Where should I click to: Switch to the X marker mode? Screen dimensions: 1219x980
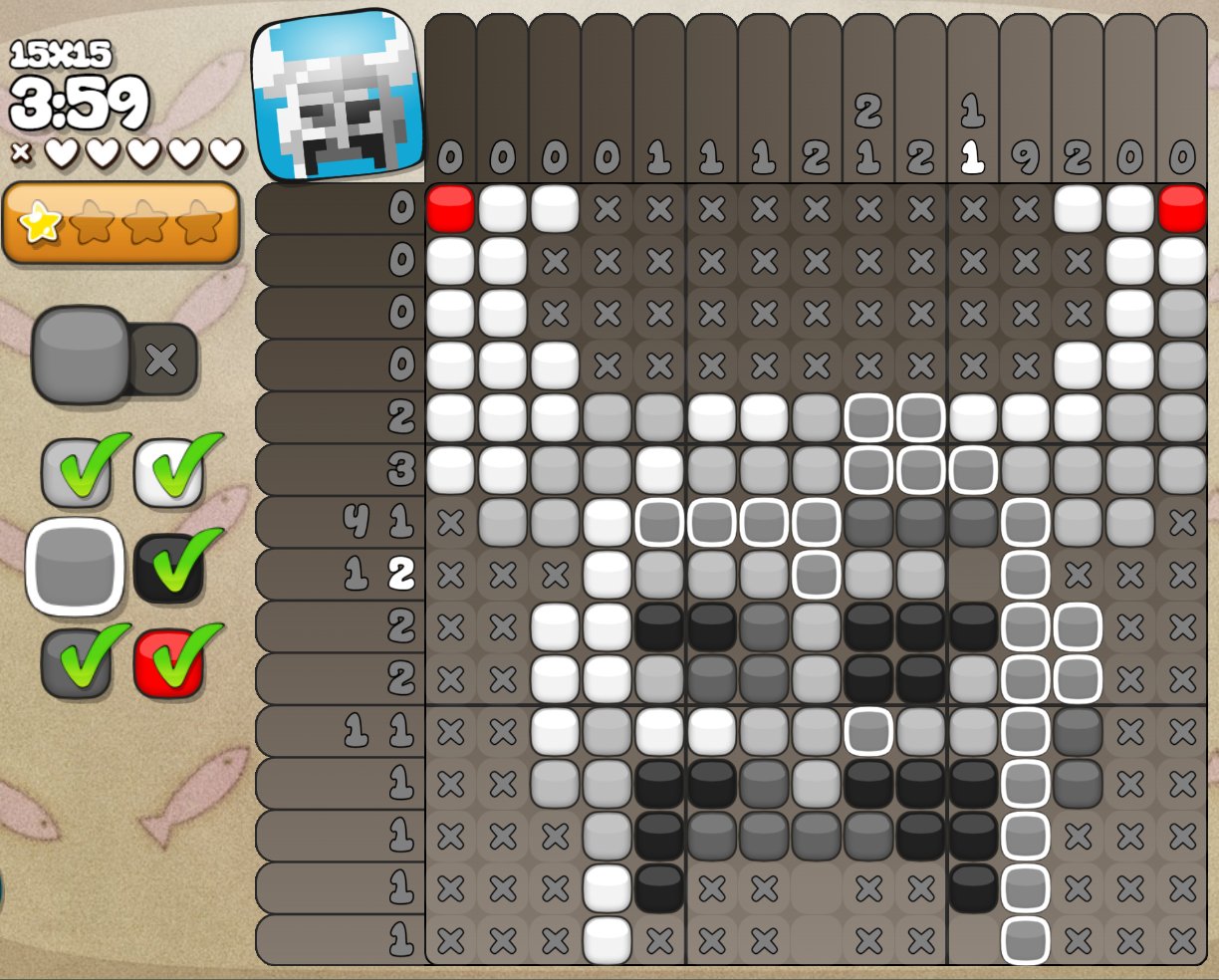pyautogui.click(x=162, y=359)
